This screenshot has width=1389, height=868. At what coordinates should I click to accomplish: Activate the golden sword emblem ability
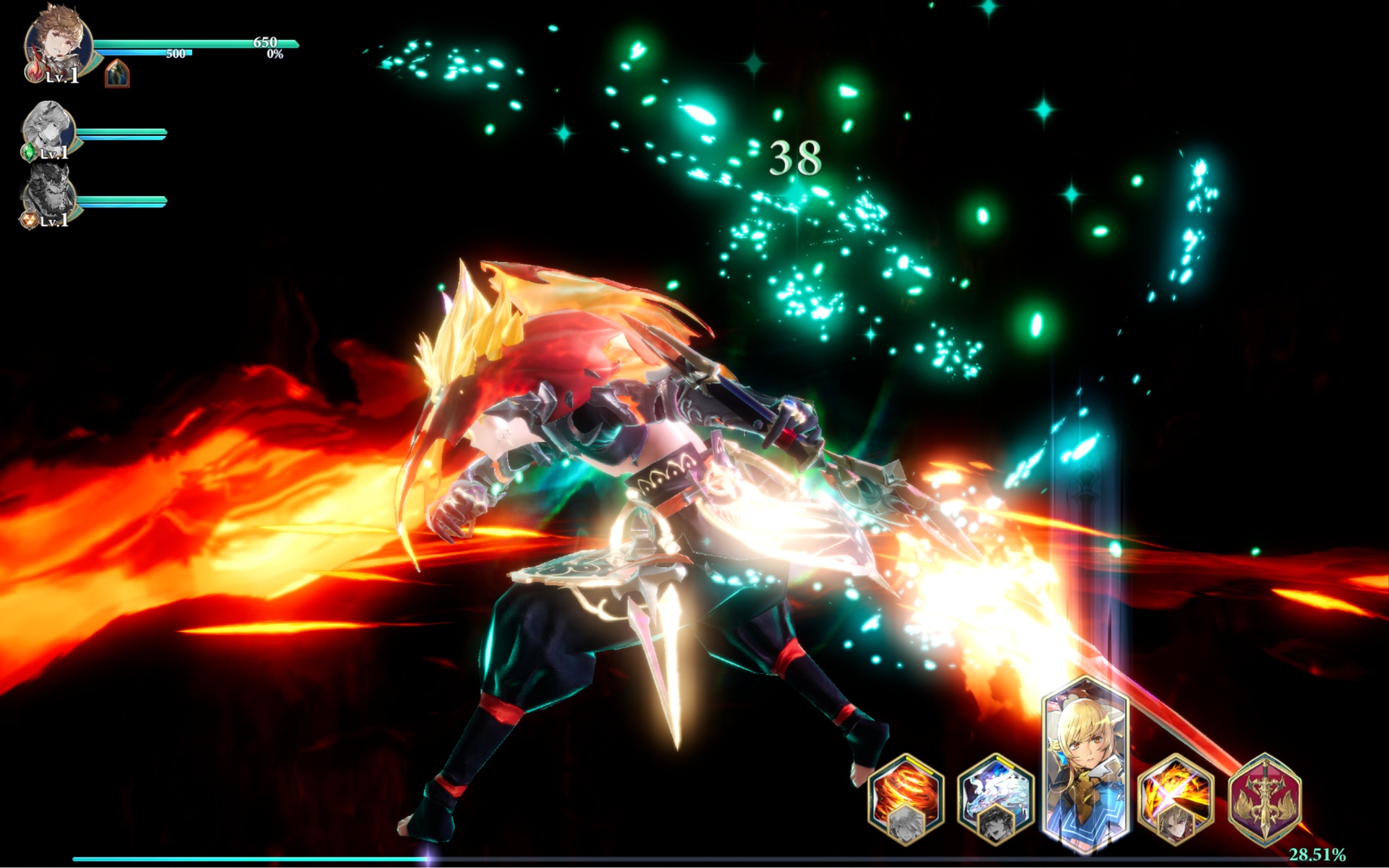(x=1265, y=799)
